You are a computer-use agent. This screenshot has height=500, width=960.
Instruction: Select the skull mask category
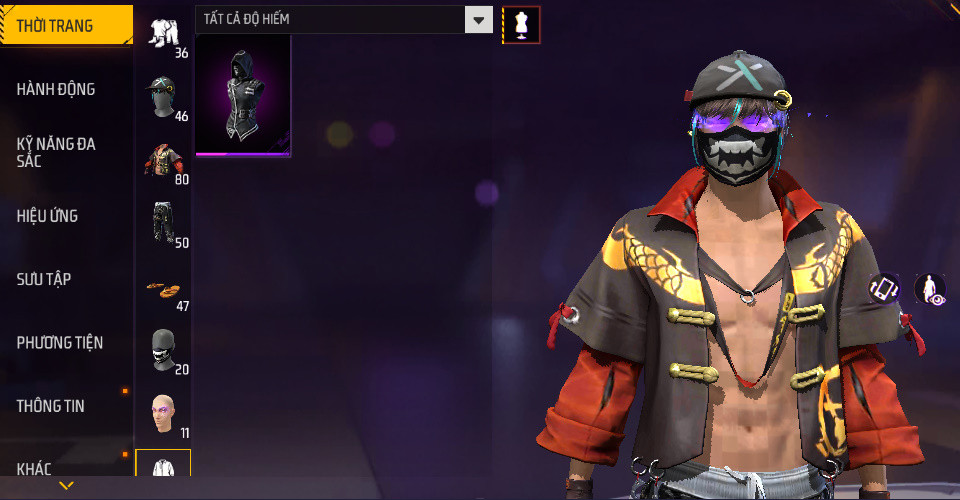163,351
